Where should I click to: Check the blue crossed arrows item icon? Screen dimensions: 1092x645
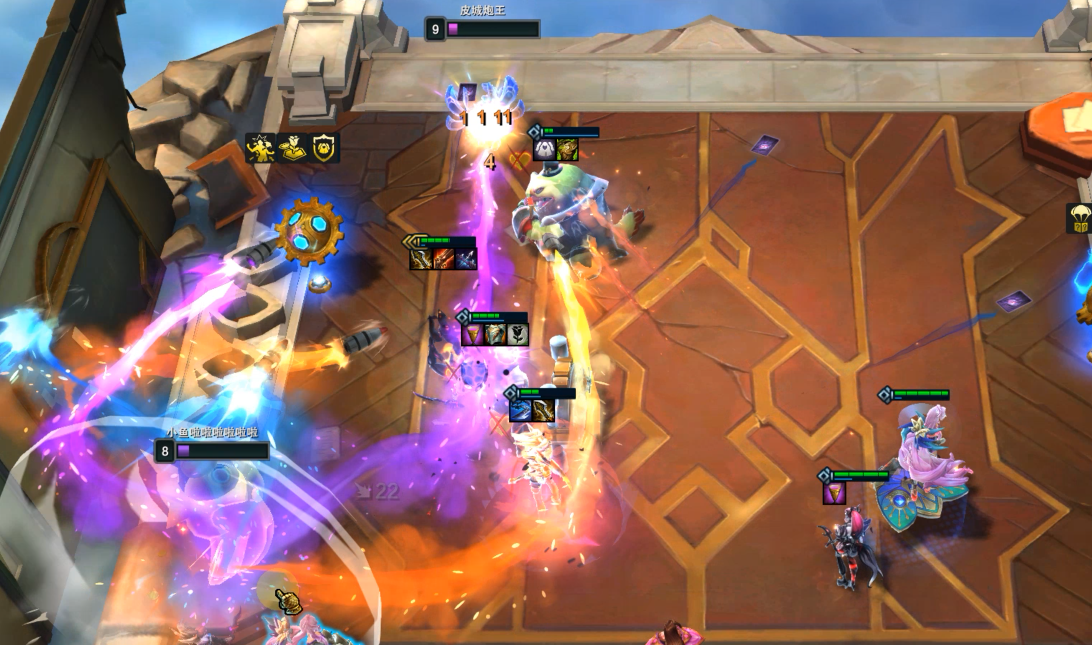pos(466,260)
